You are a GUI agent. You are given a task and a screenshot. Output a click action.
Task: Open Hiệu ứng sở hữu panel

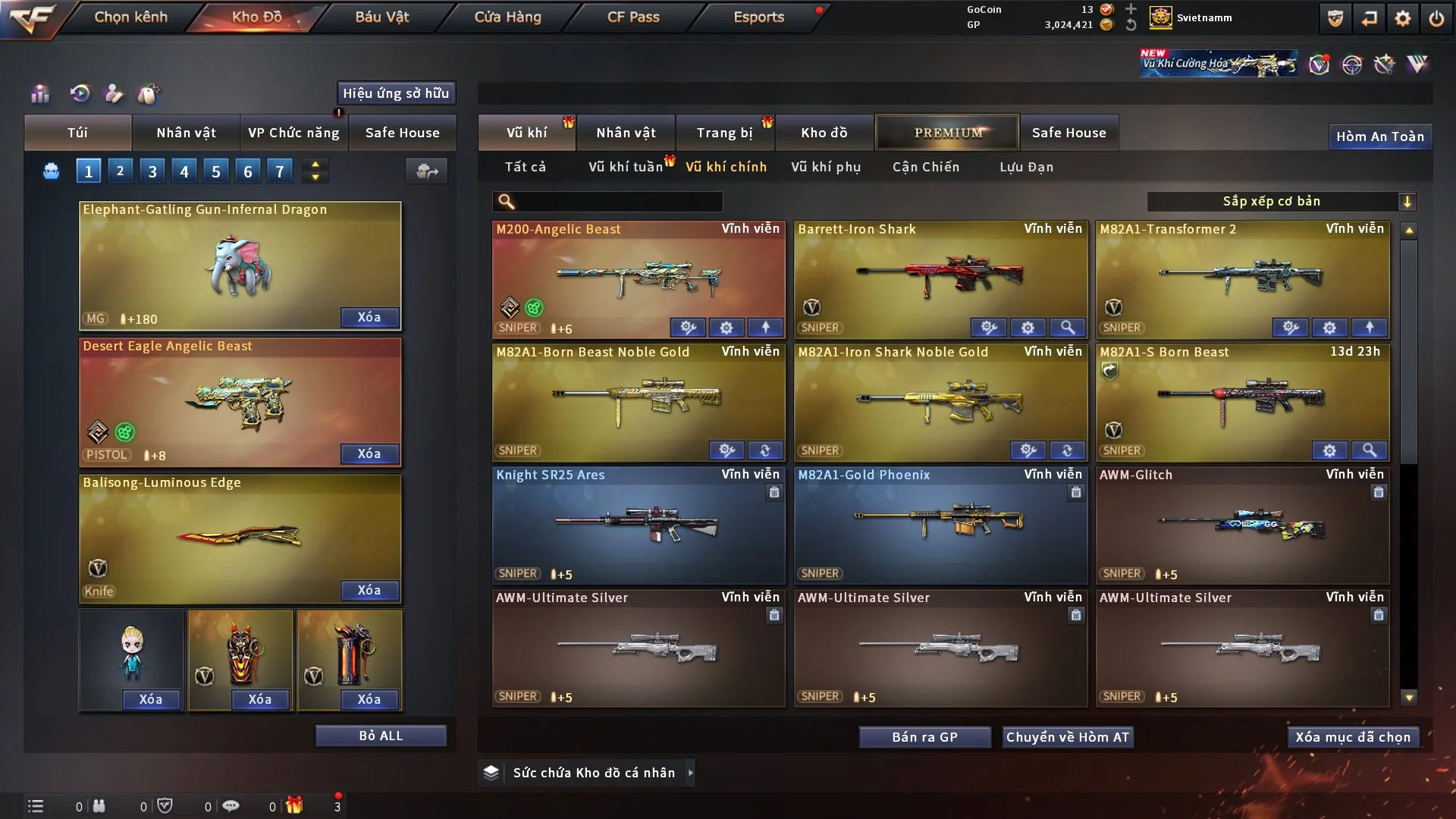(396, 93)
